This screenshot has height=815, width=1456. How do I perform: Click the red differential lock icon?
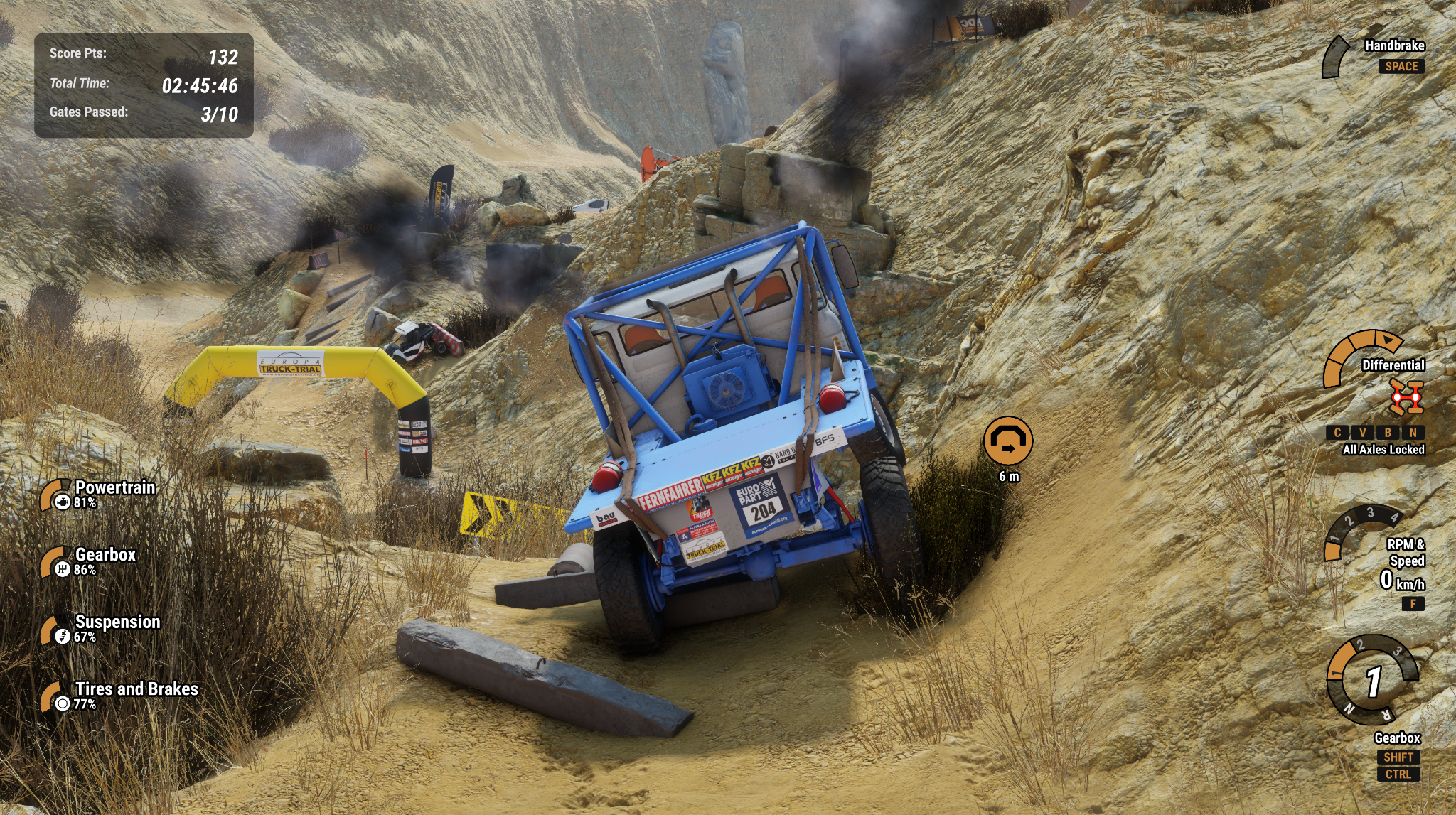click(1406, 396)
